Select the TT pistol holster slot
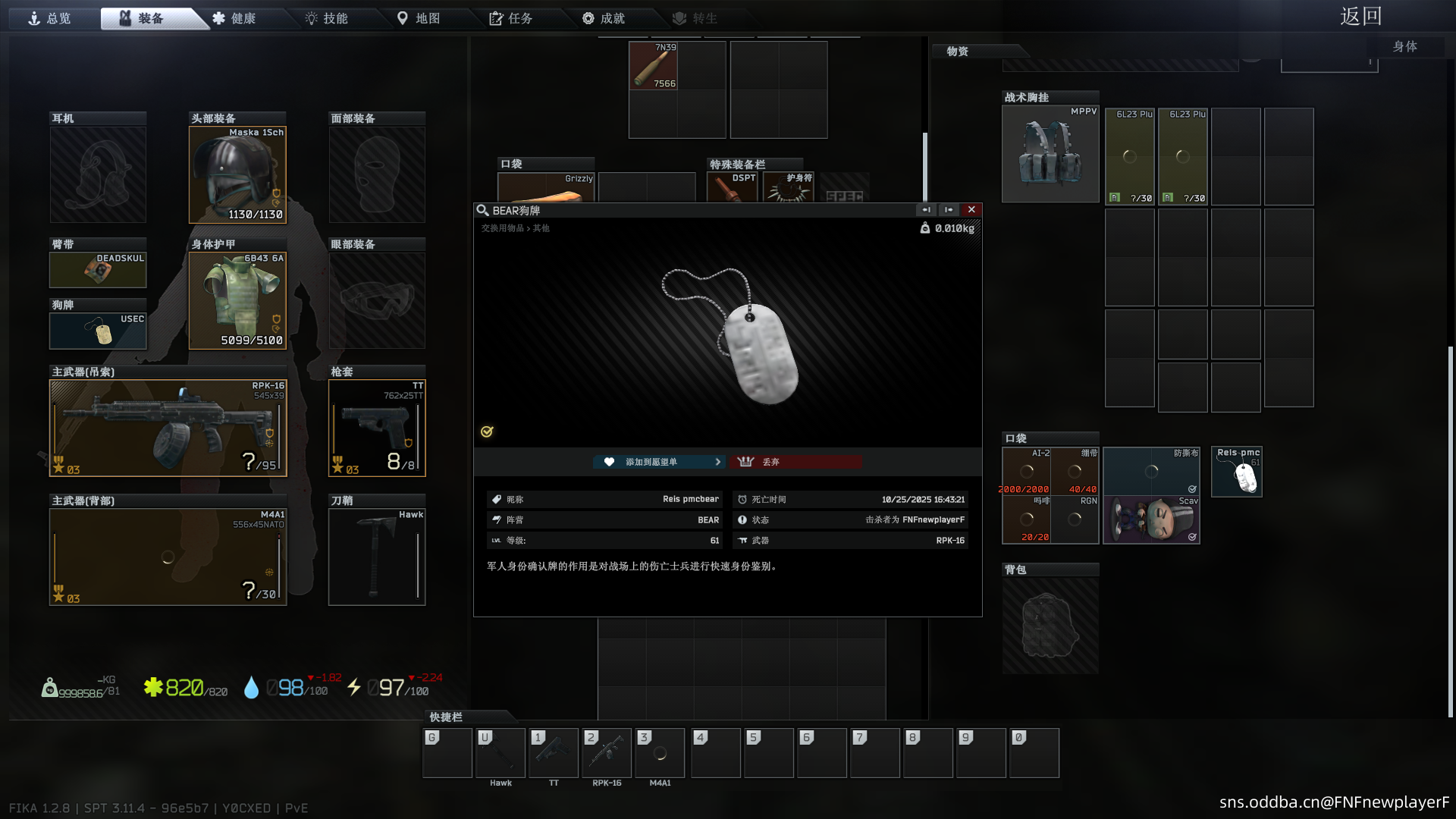The height and width of the screenshot is (819, 1456). tap(377, 428)
